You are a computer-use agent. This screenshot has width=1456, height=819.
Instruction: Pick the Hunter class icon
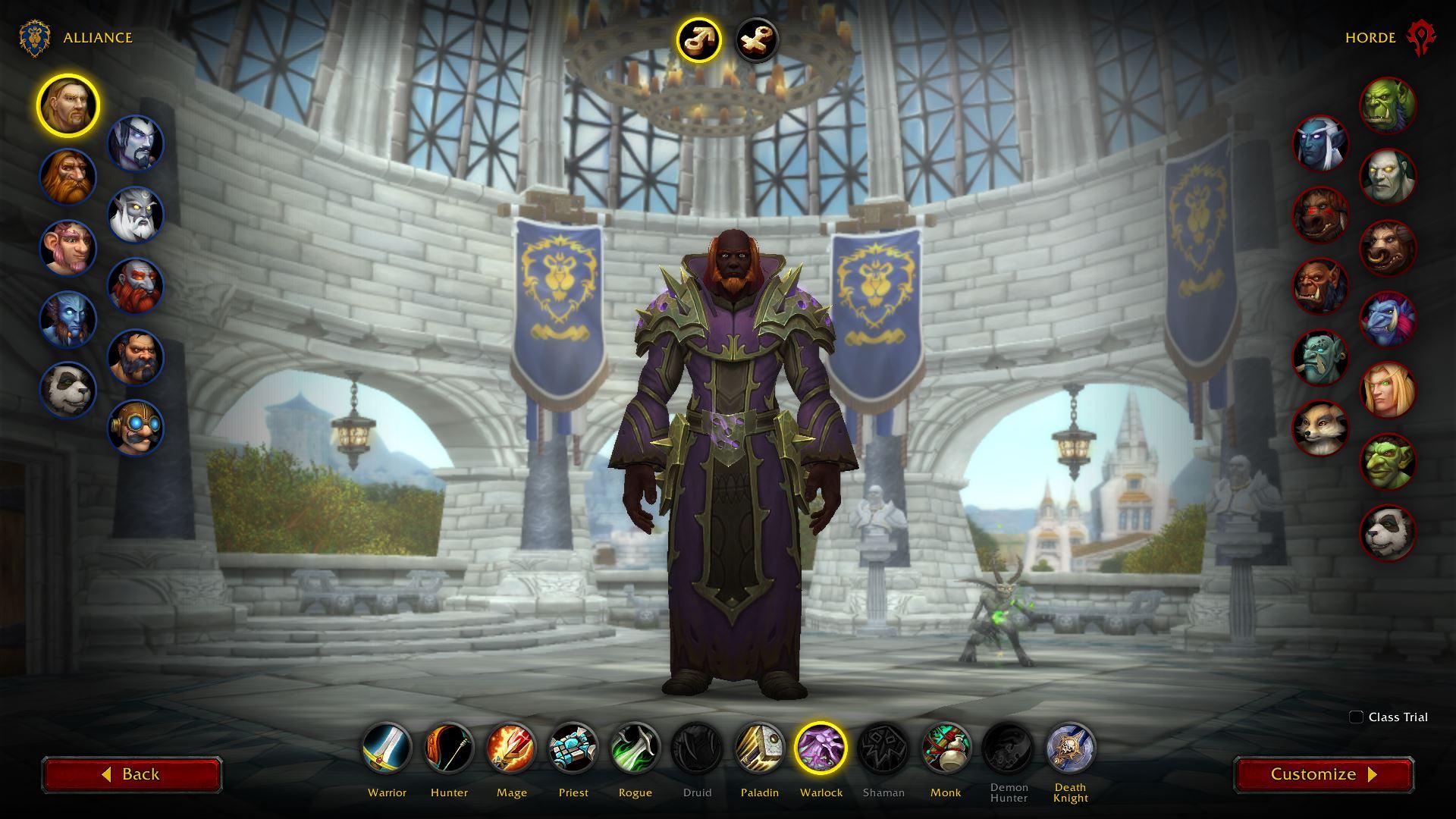tap(449, 748)
